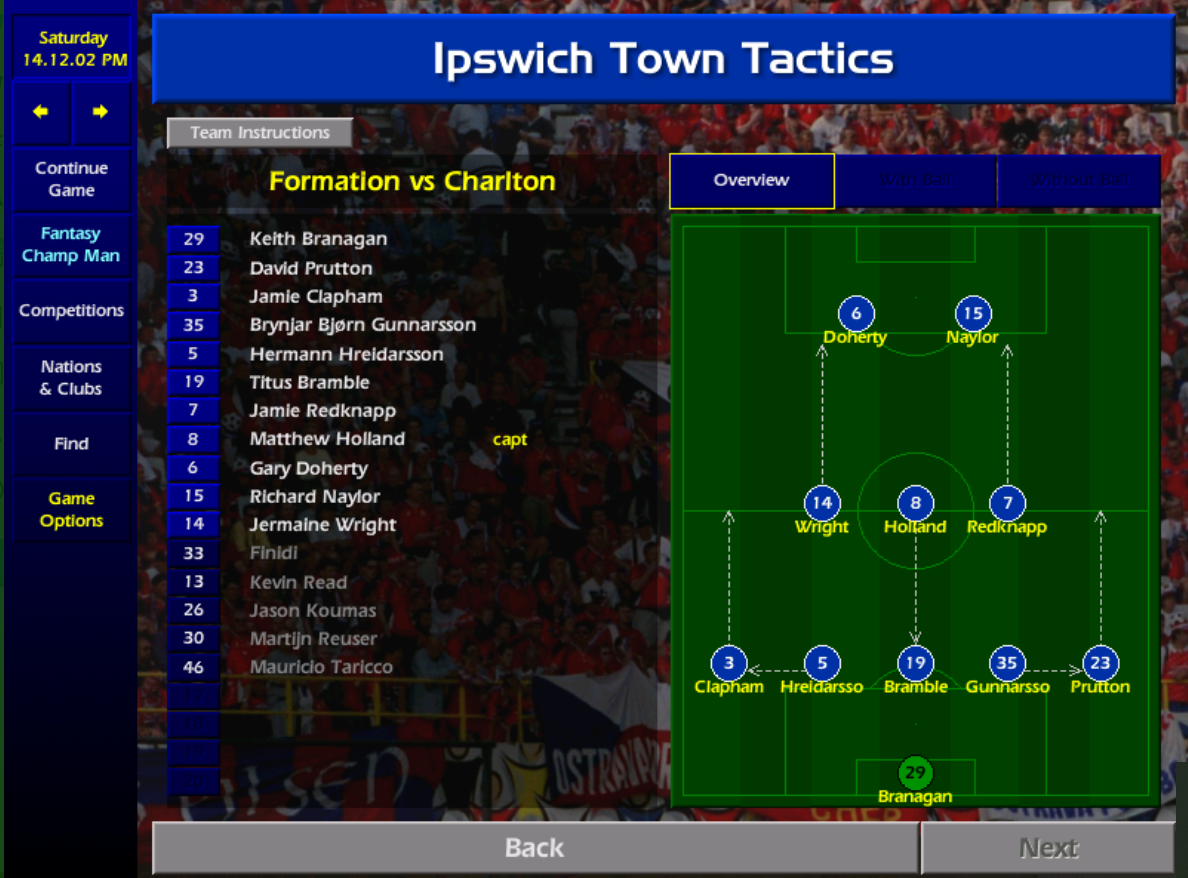Go Back from the tactics screen

point(535,848)
